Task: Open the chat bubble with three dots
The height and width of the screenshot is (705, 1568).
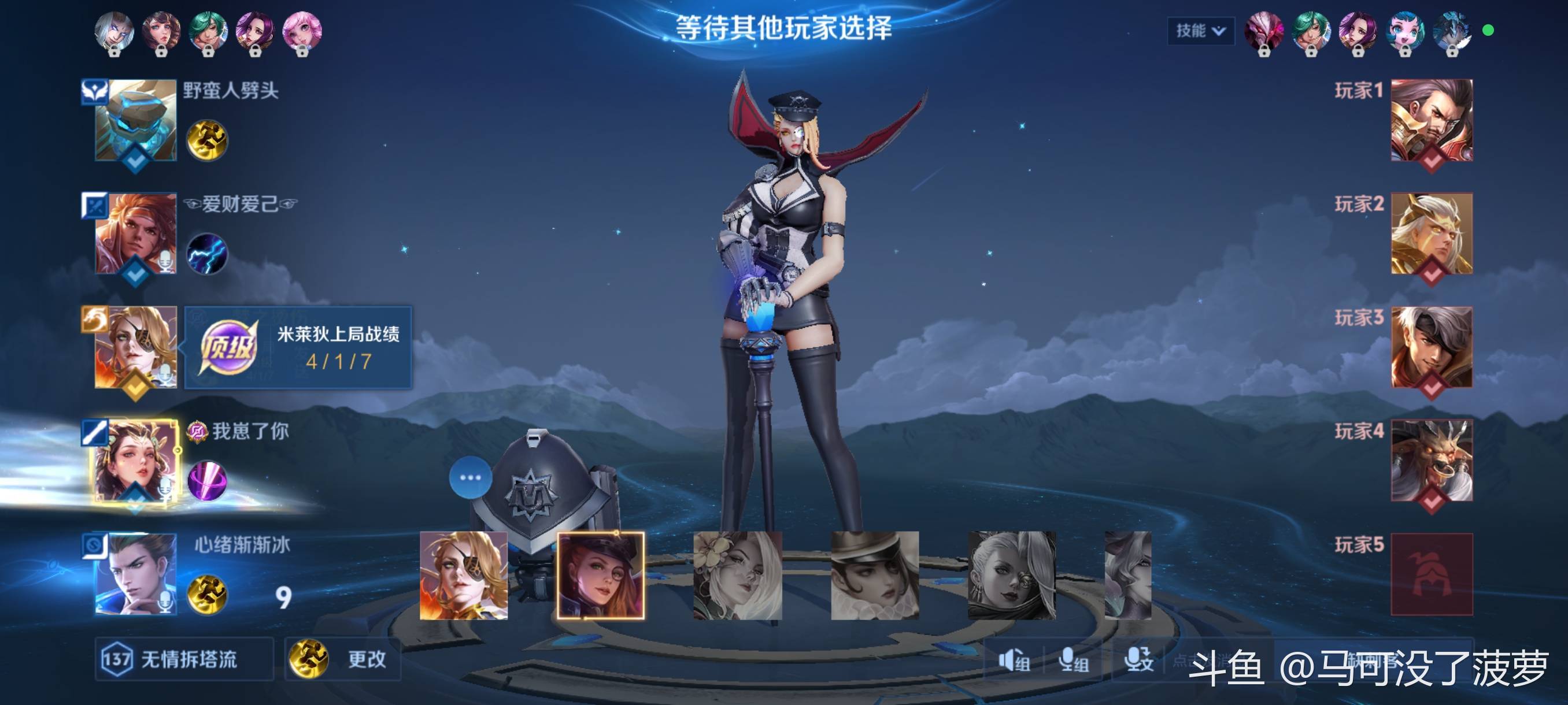Action: (x=471, y=477)
